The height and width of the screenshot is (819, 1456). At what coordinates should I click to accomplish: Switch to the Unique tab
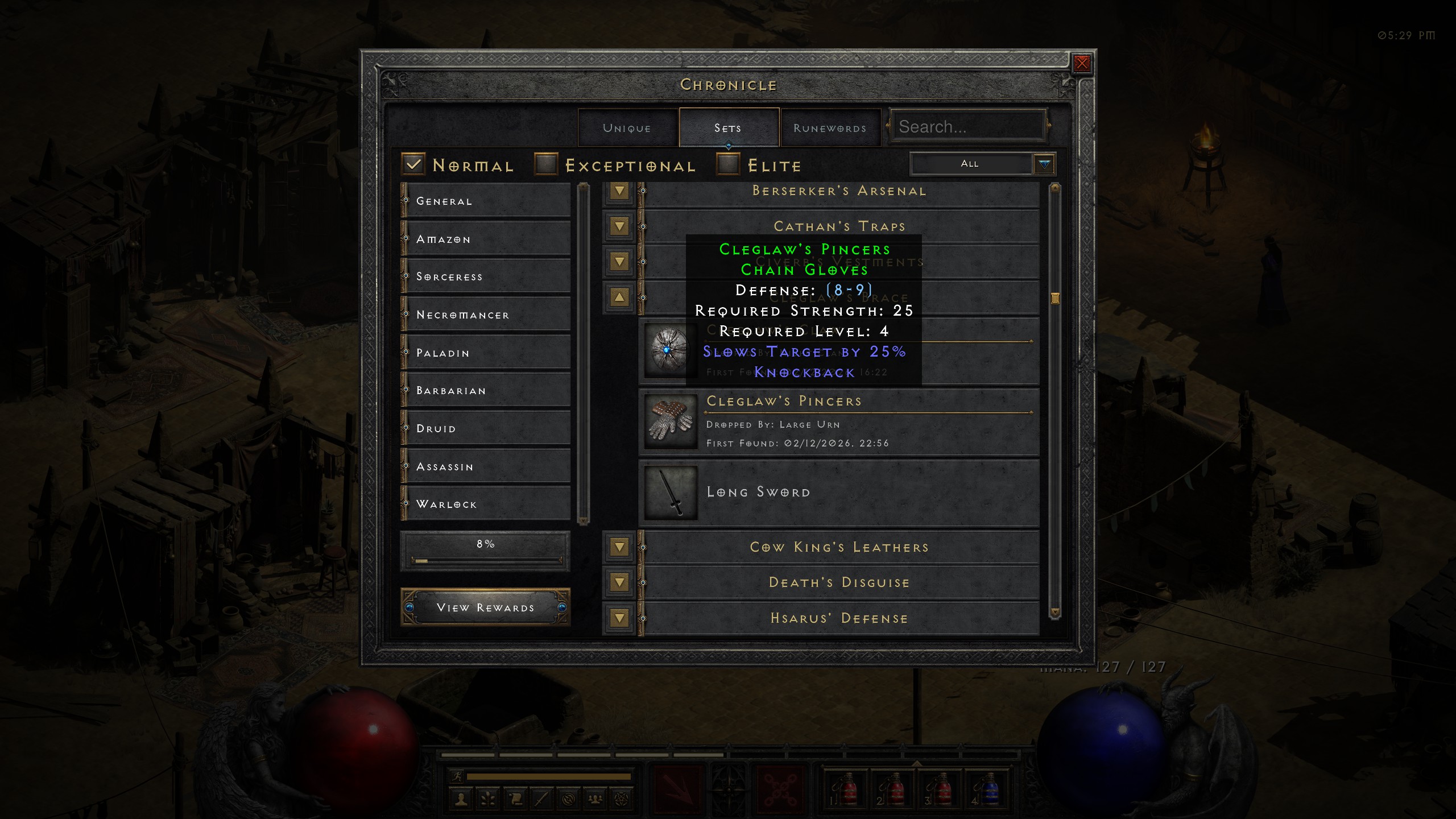point(627,128)
